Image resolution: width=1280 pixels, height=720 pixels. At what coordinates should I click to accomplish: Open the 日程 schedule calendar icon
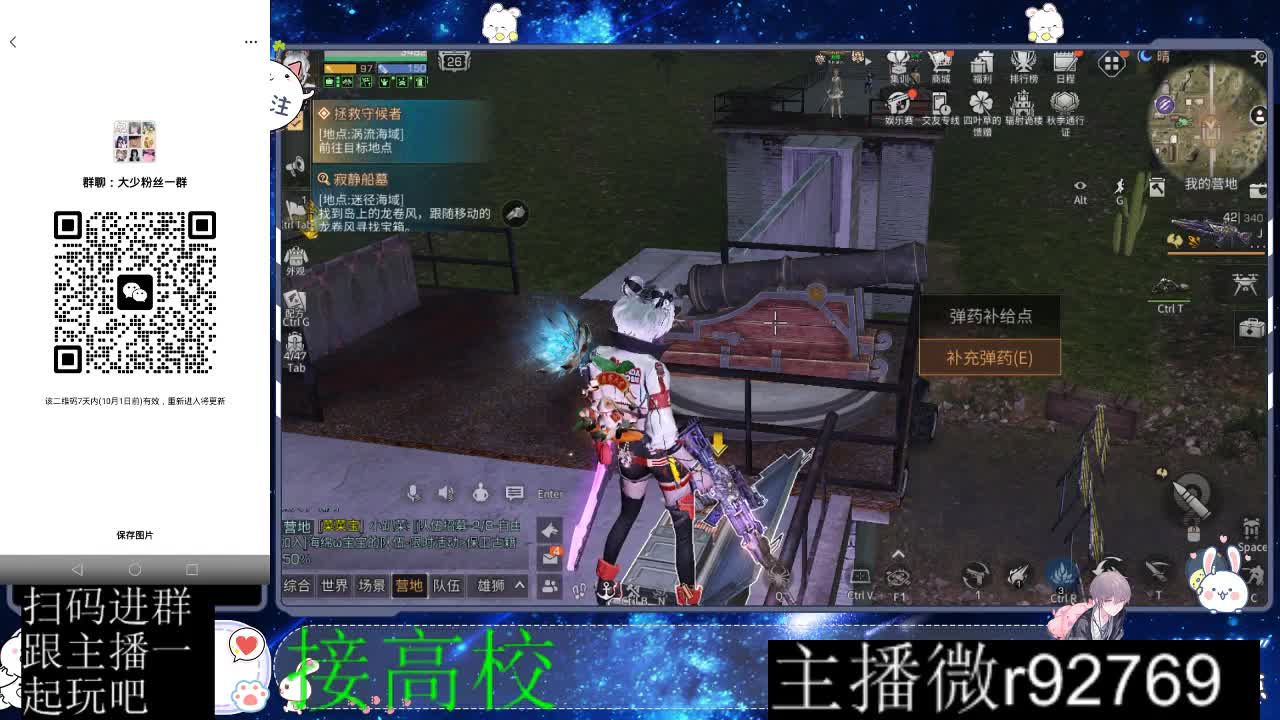[x=1065, y=60]
